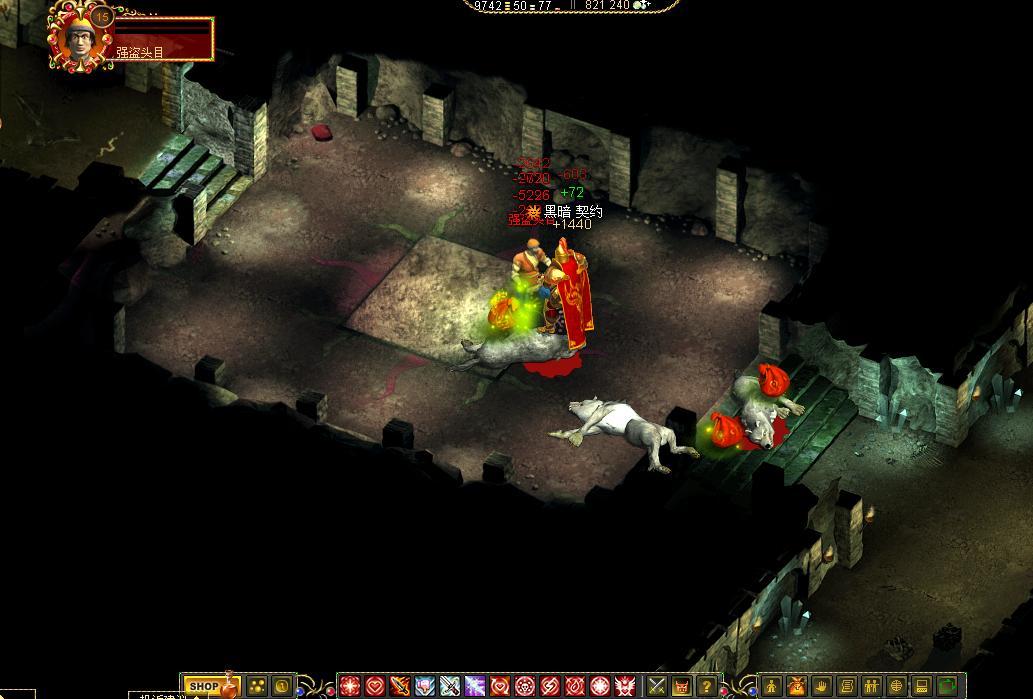Open the character figure panel
Image resolution: width=1033 pixels, height=699 pixels.
pyautogui.click(x=772, y=686)
